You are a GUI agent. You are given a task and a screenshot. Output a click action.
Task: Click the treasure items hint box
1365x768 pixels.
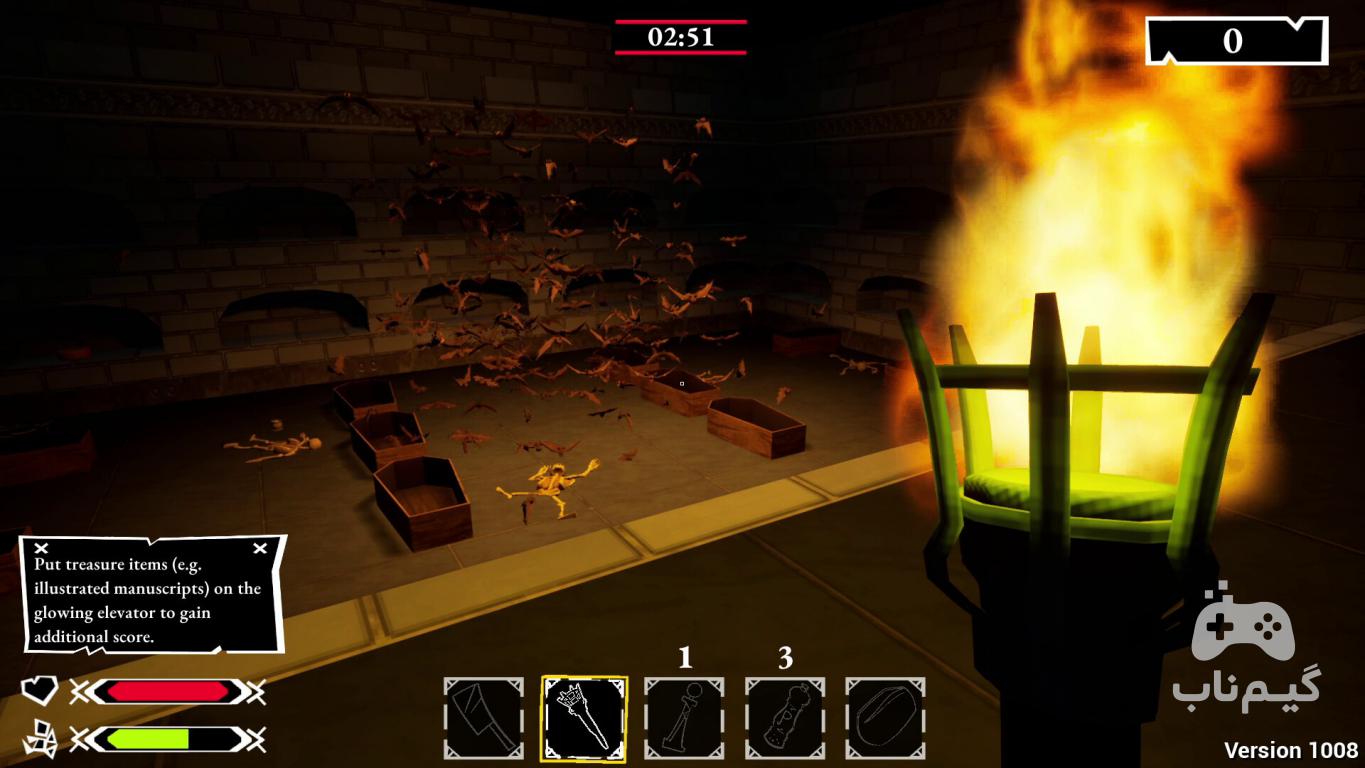(x=153, y=594)
